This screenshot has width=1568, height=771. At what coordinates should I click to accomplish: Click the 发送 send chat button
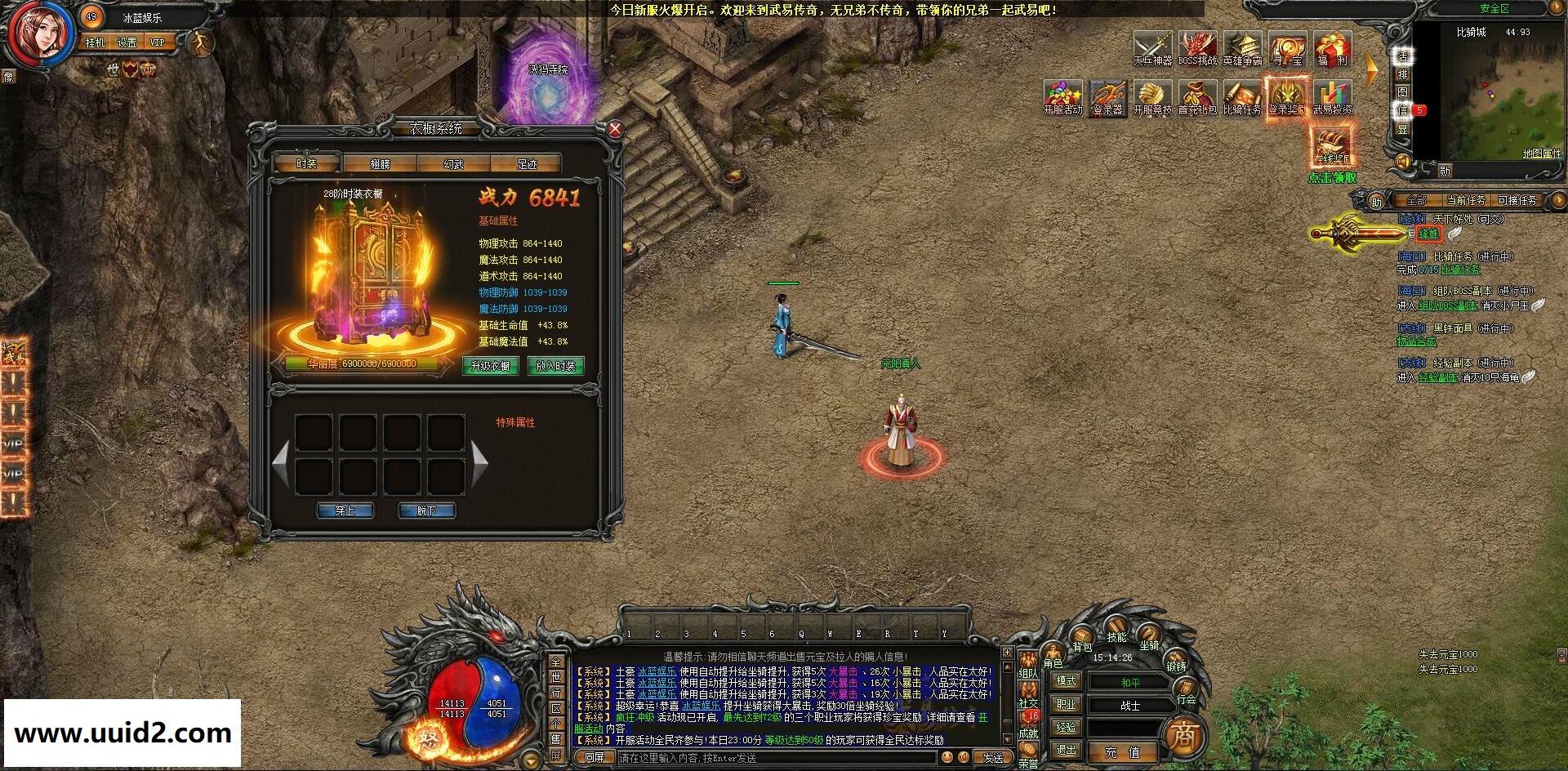coord(992,758)
